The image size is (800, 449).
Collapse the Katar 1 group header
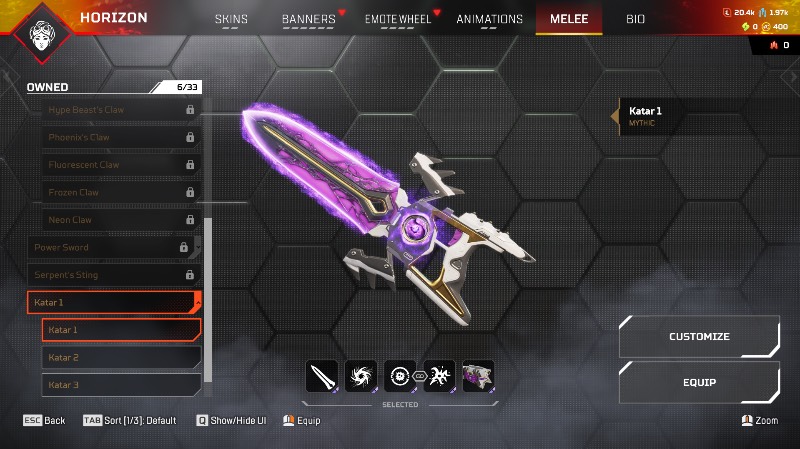[x=114, y=302]
